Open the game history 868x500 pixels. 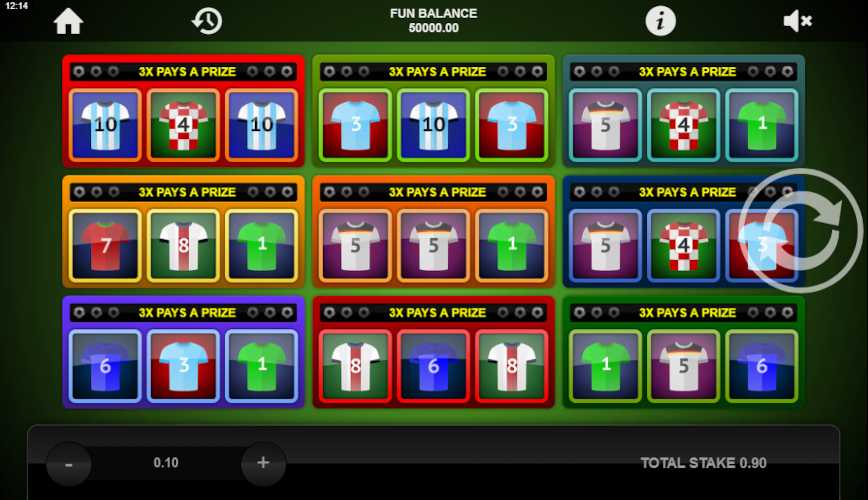(207, 20)
